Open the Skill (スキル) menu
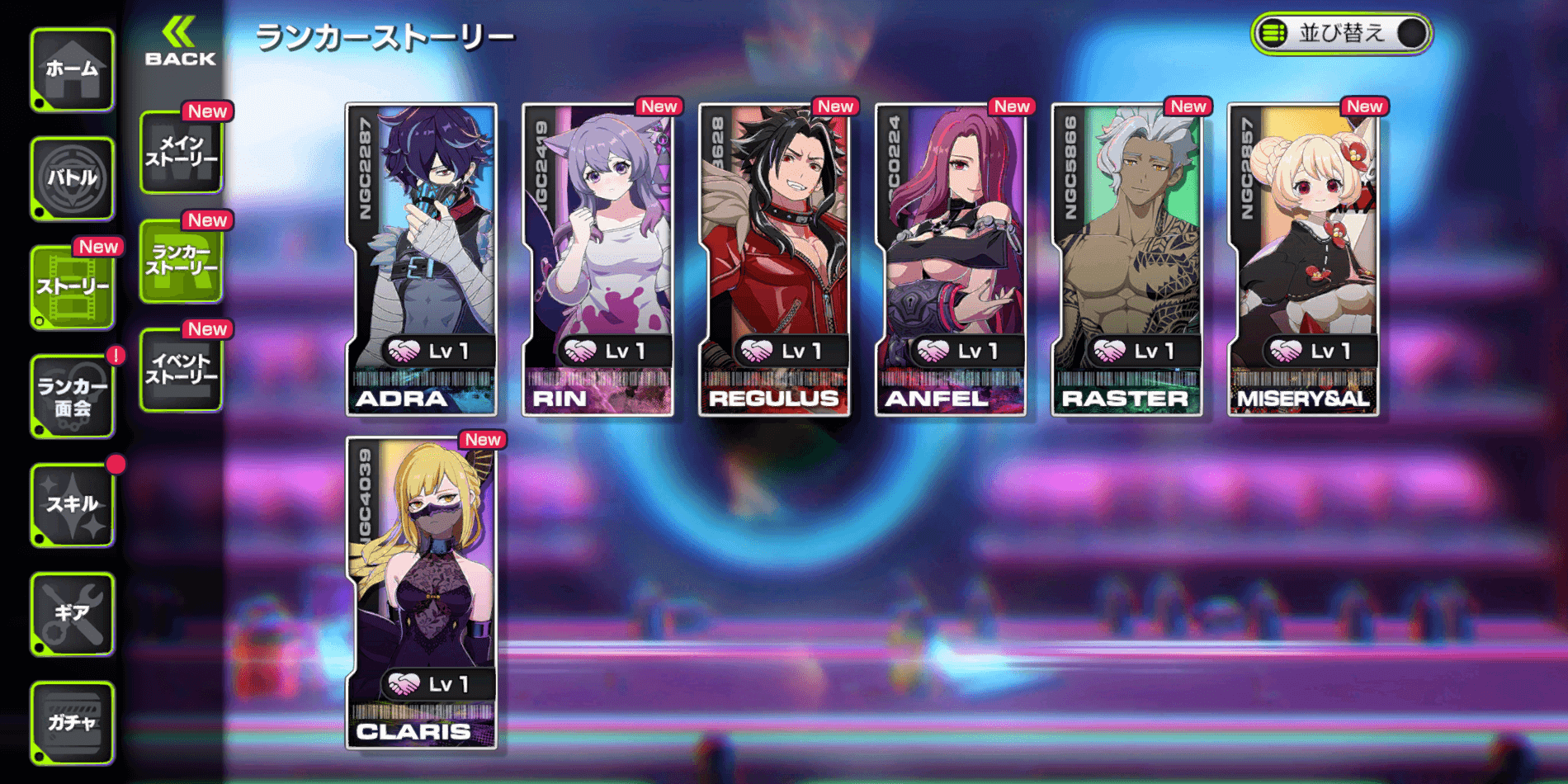Screen dimensions: 1568x784 click(x=73, y=505)
